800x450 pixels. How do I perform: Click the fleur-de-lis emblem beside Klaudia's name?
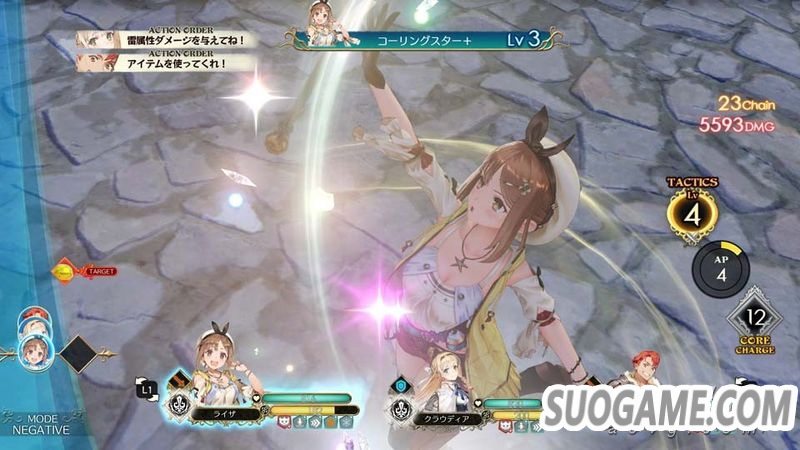click(400, 408)
